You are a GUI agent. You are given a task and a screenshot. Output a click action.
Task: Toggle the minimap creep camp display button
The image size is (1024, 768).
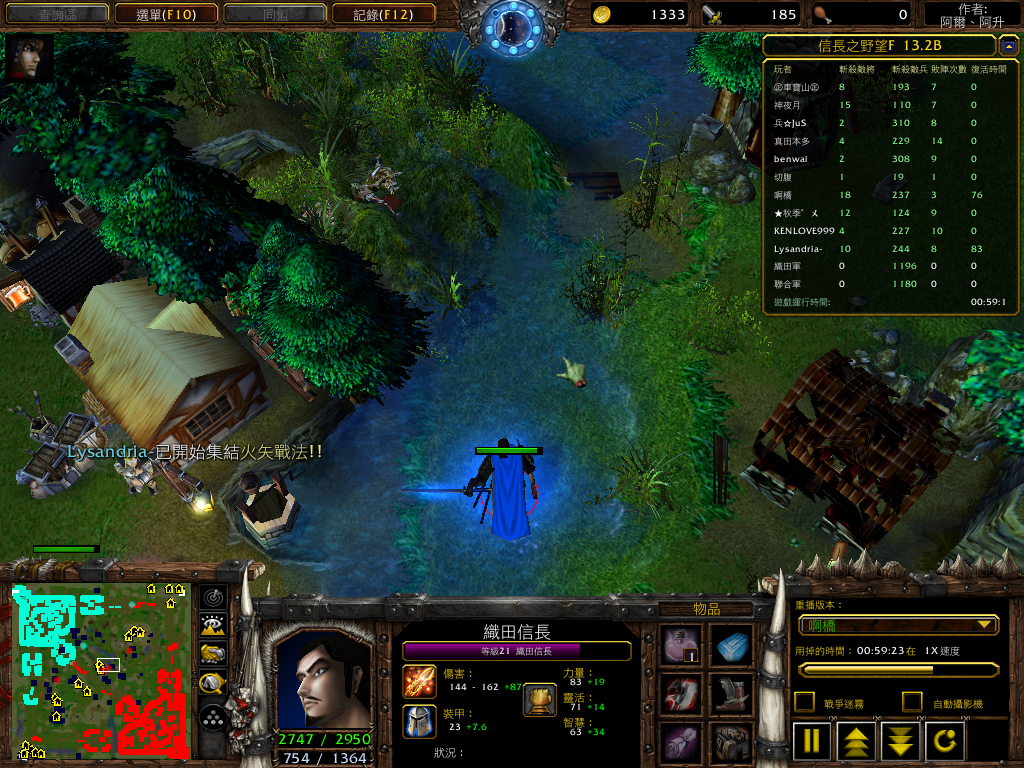coord(212,683)
